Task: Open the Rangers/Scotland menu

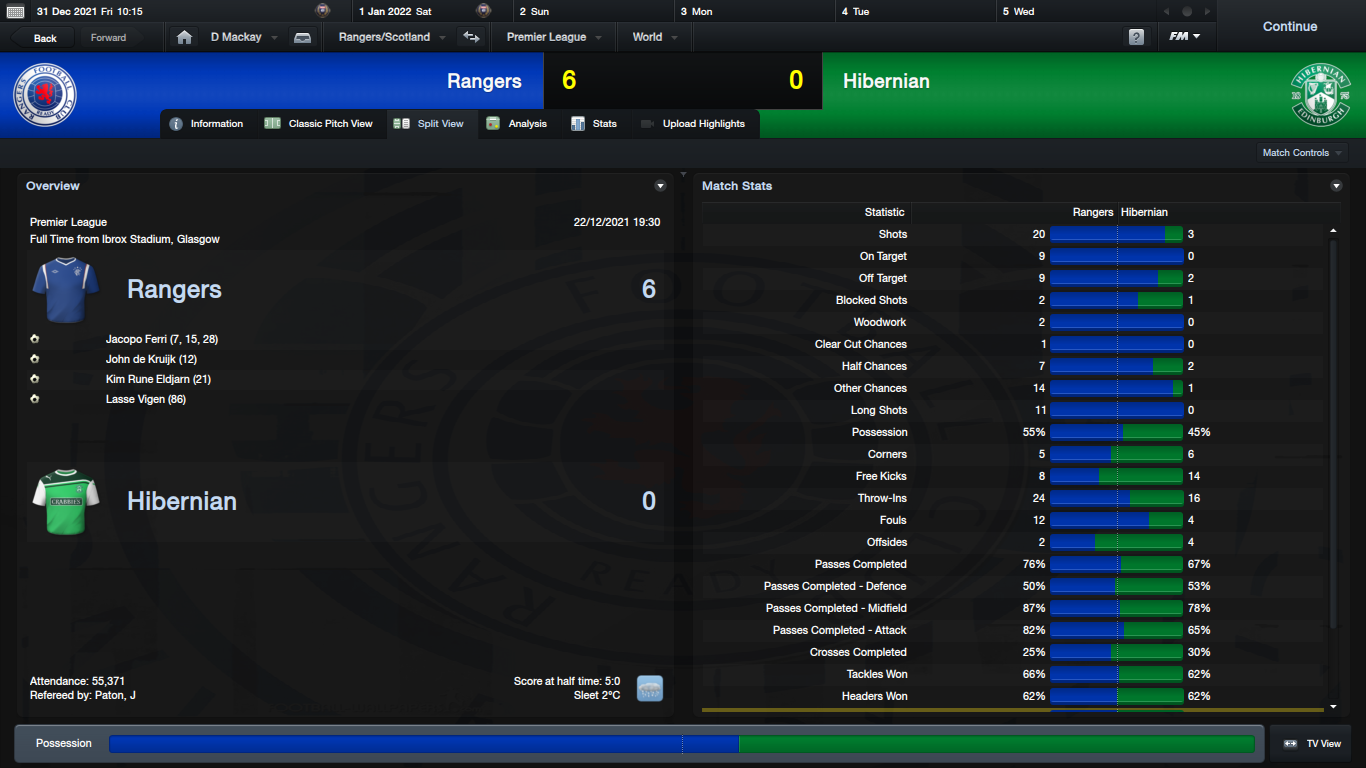Action: coord(392,37)
